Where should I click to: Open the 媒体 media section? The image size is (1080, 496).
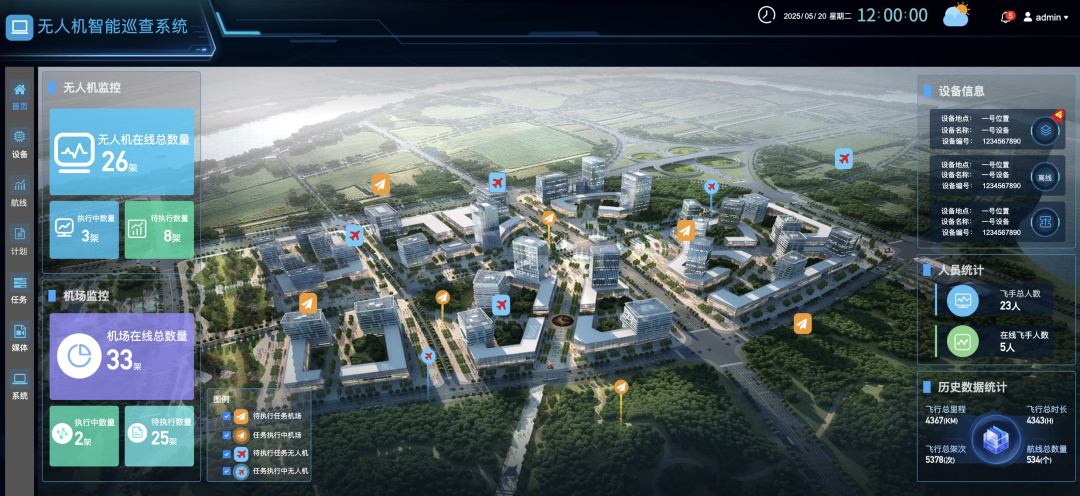[19, 336]
